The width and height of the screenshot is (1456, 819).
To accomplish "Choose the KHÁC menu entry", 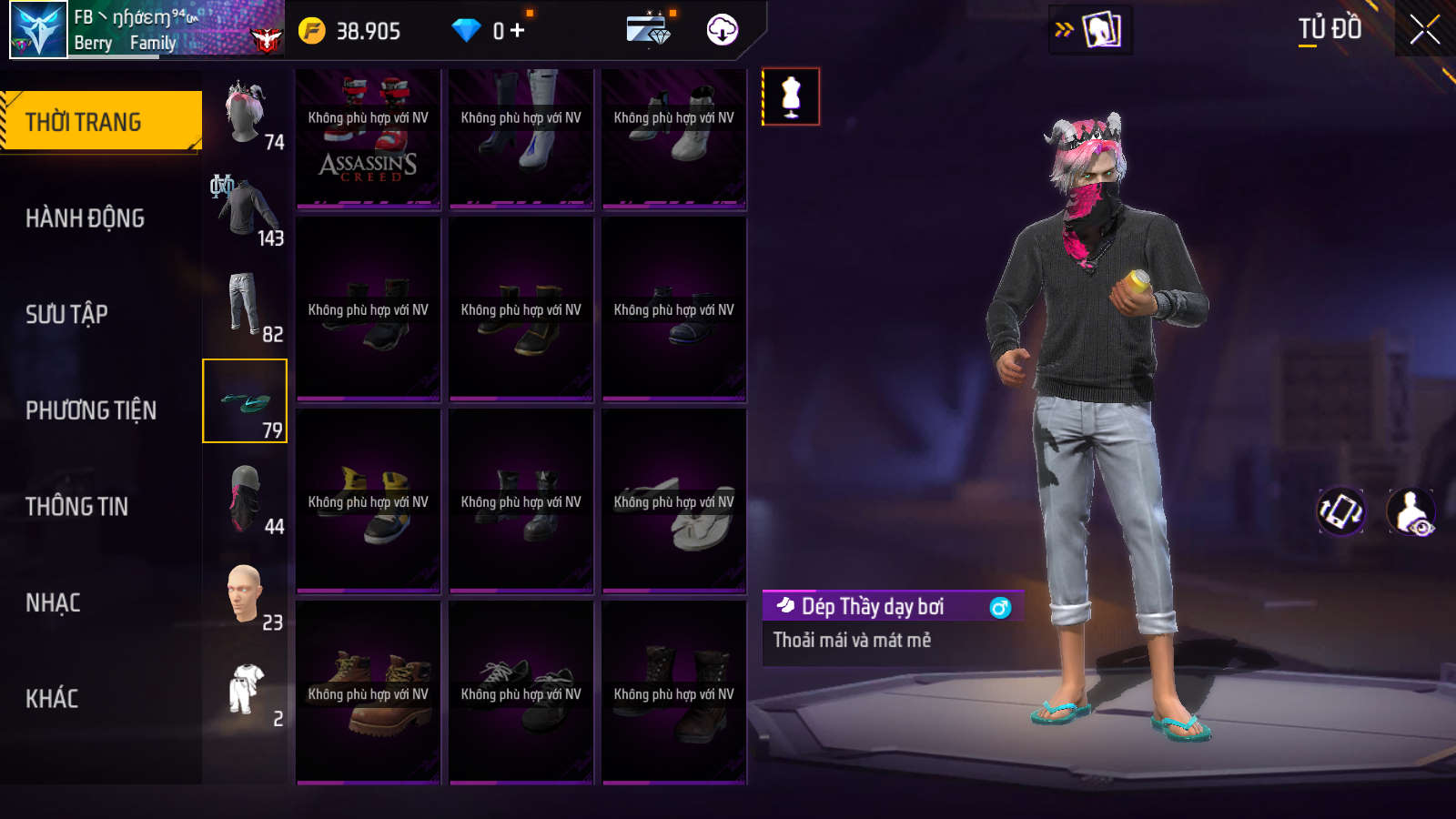I will click(x=52, y=699).
